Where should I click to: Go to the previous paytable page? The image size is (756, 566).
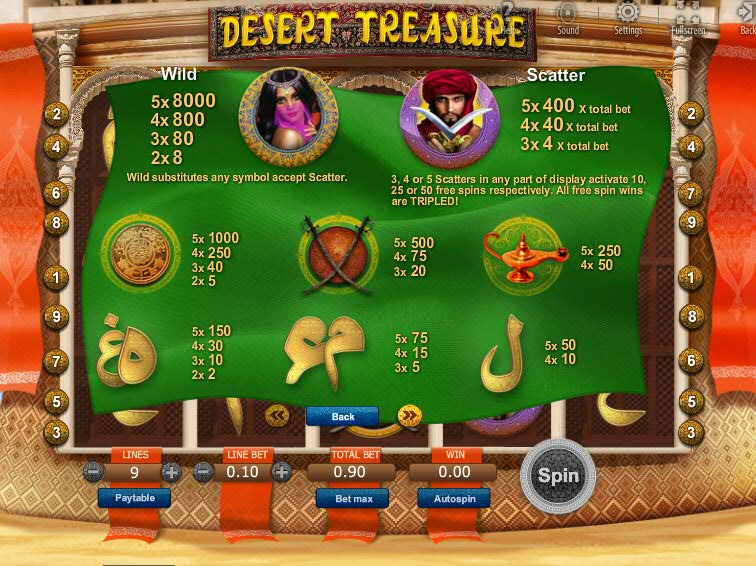[x=277, y=415]
